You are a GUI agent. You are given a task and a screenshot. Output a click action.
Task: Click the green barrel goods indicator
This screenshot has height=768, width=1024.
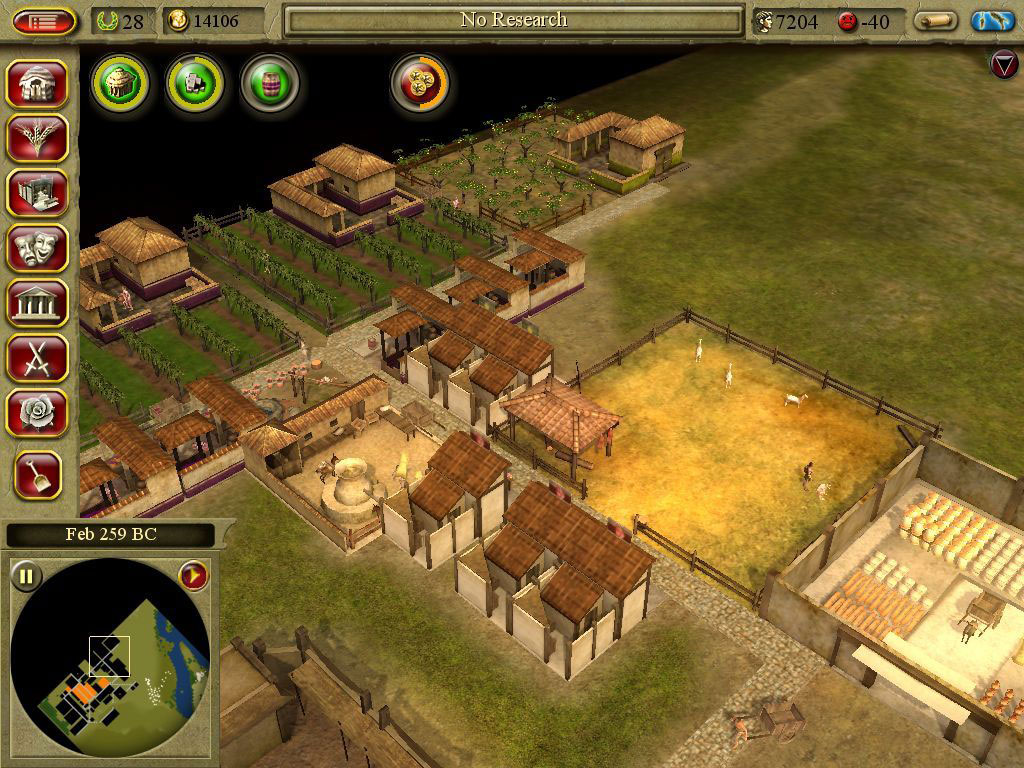tap(270, 82)
